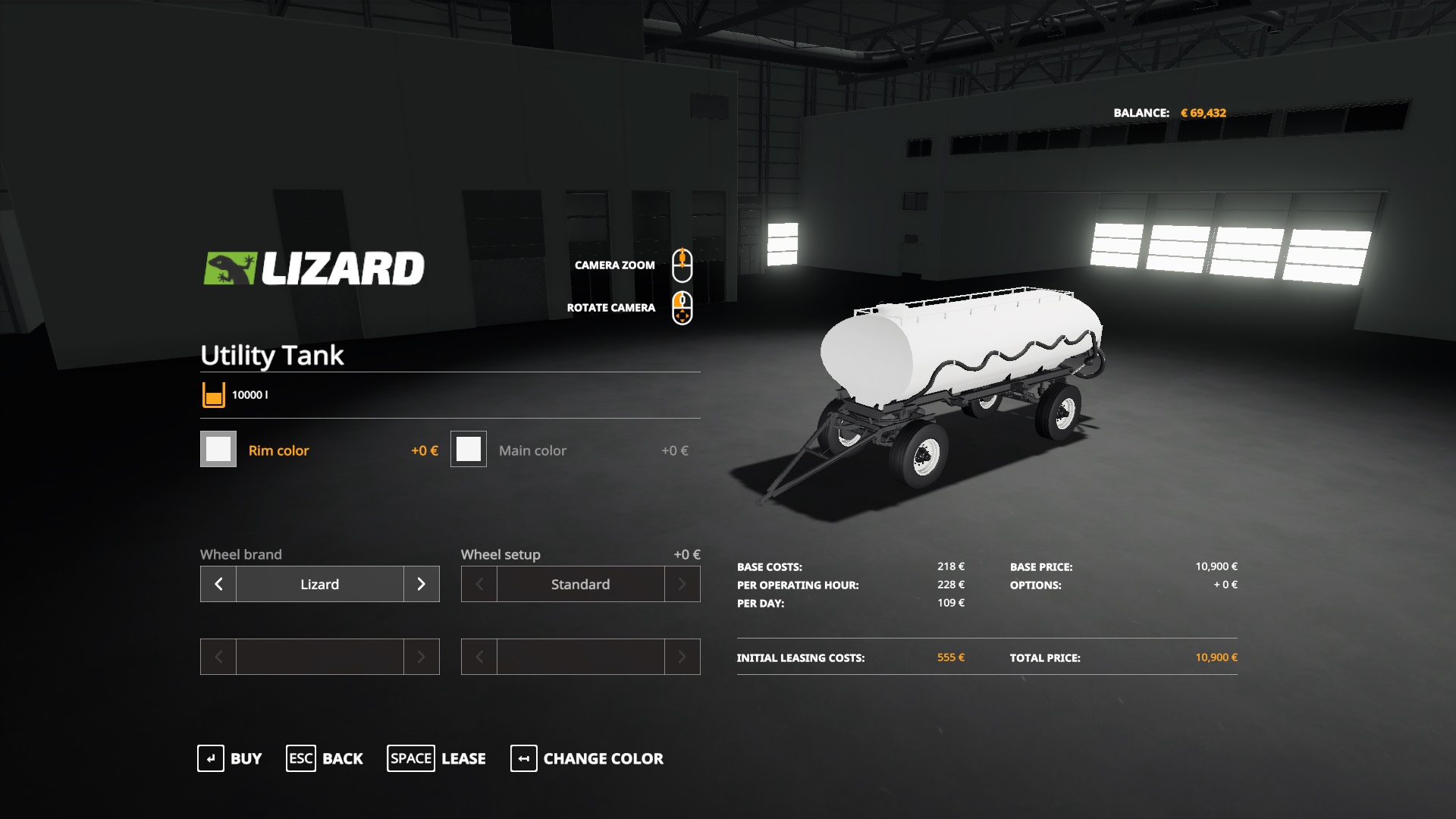Click the Wheel brand section label
This screenshot has width=1456, height=819.
click(x=240, y=554)
